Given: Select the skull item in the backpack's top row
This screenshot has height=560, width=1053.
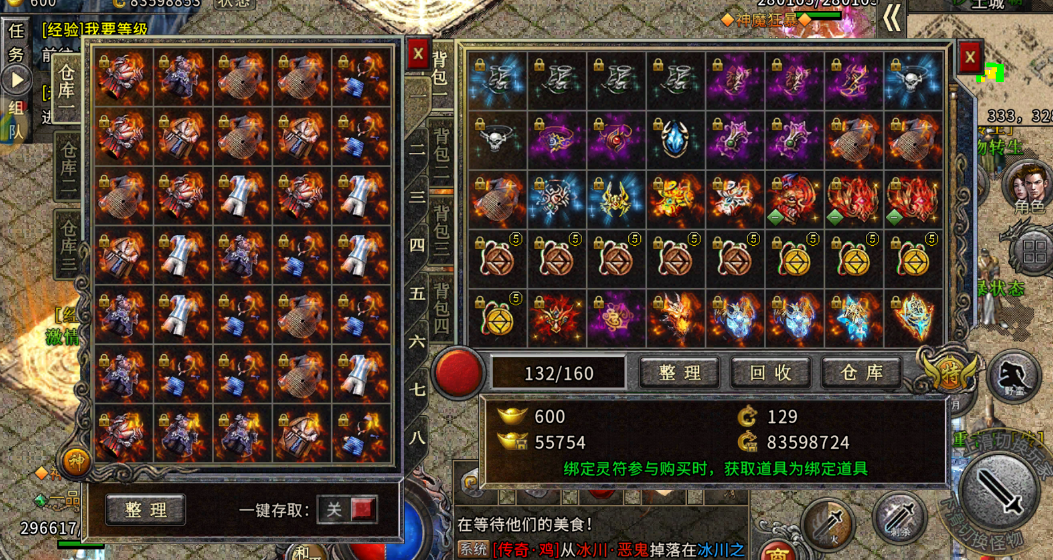Looking at the screenshot, I should tap(913, 81).
